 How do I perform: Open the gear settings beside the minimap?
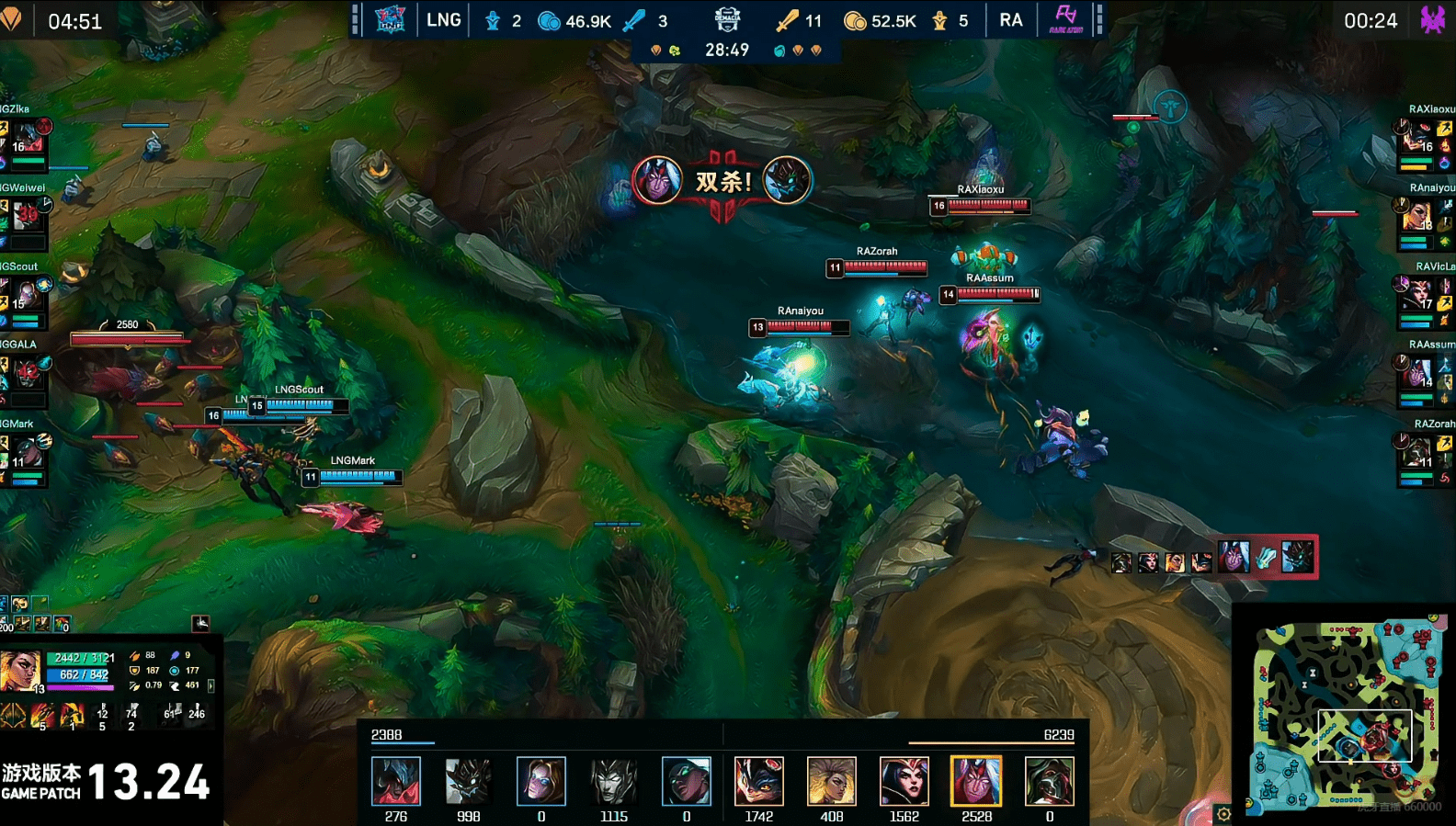point(1223,813)
